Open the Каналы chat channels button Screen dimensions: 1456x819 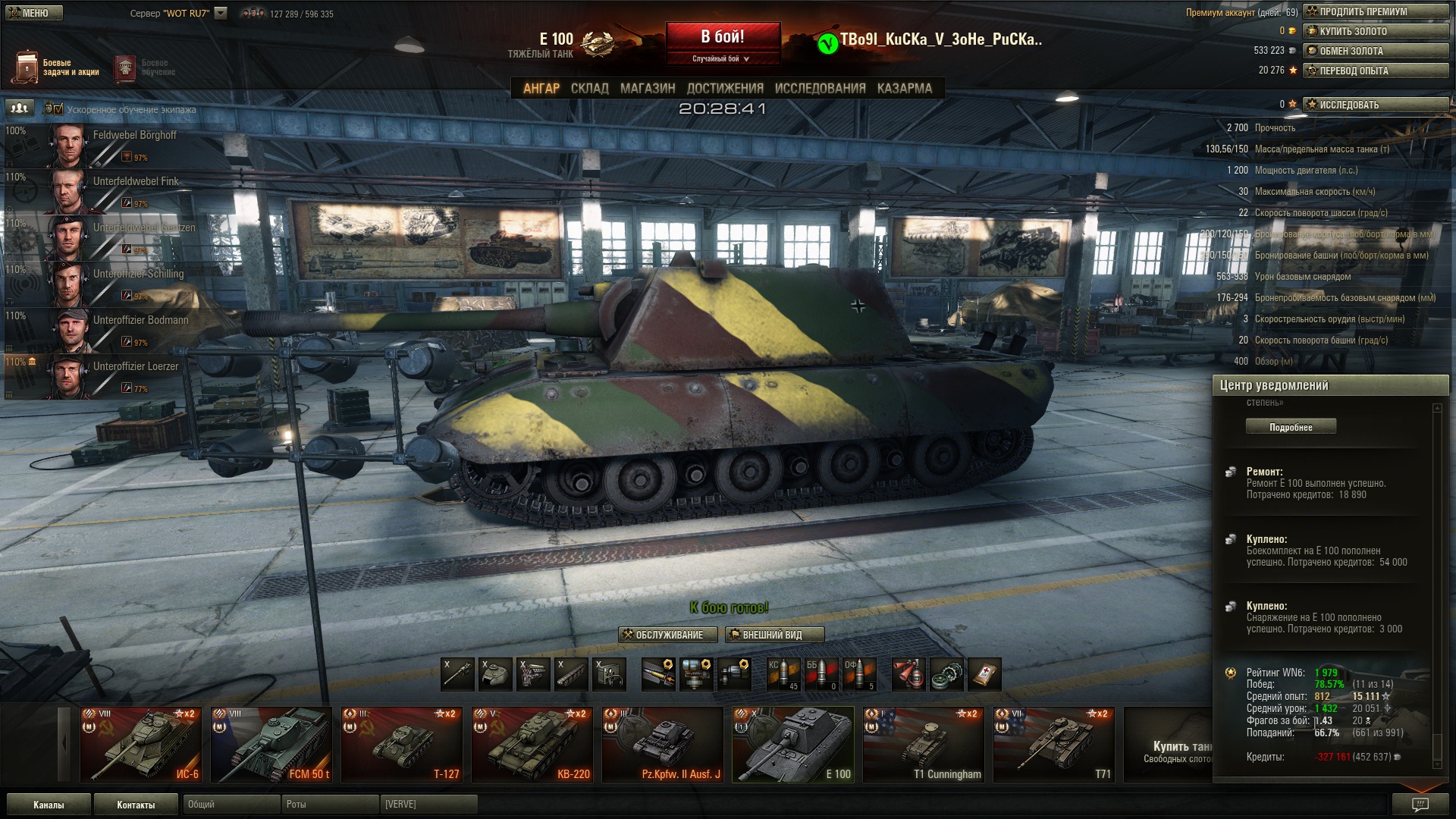tap(49, 805)
